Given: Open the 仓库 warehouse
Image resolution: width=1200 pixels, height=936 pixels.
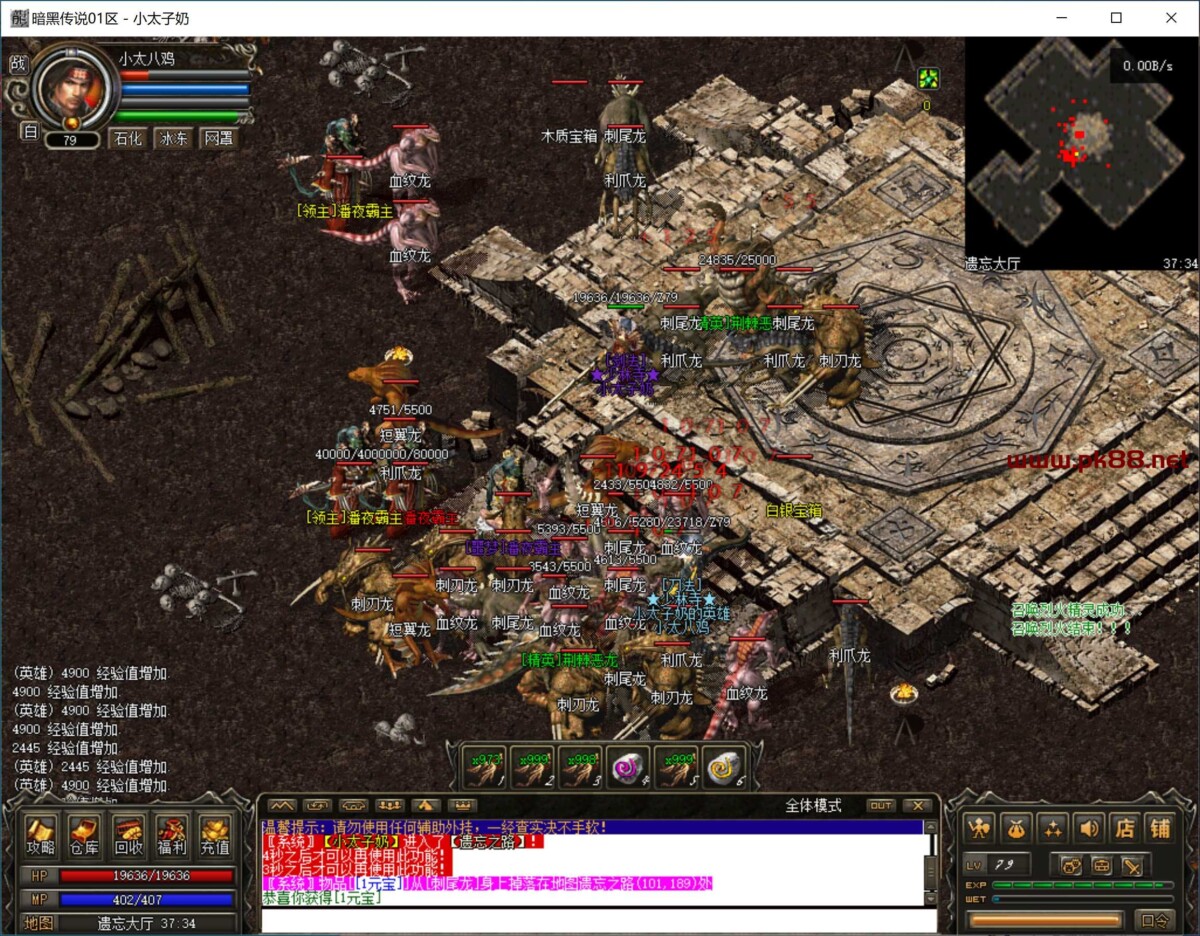Looking at the screenshot, I should click(x=84, y=836).
